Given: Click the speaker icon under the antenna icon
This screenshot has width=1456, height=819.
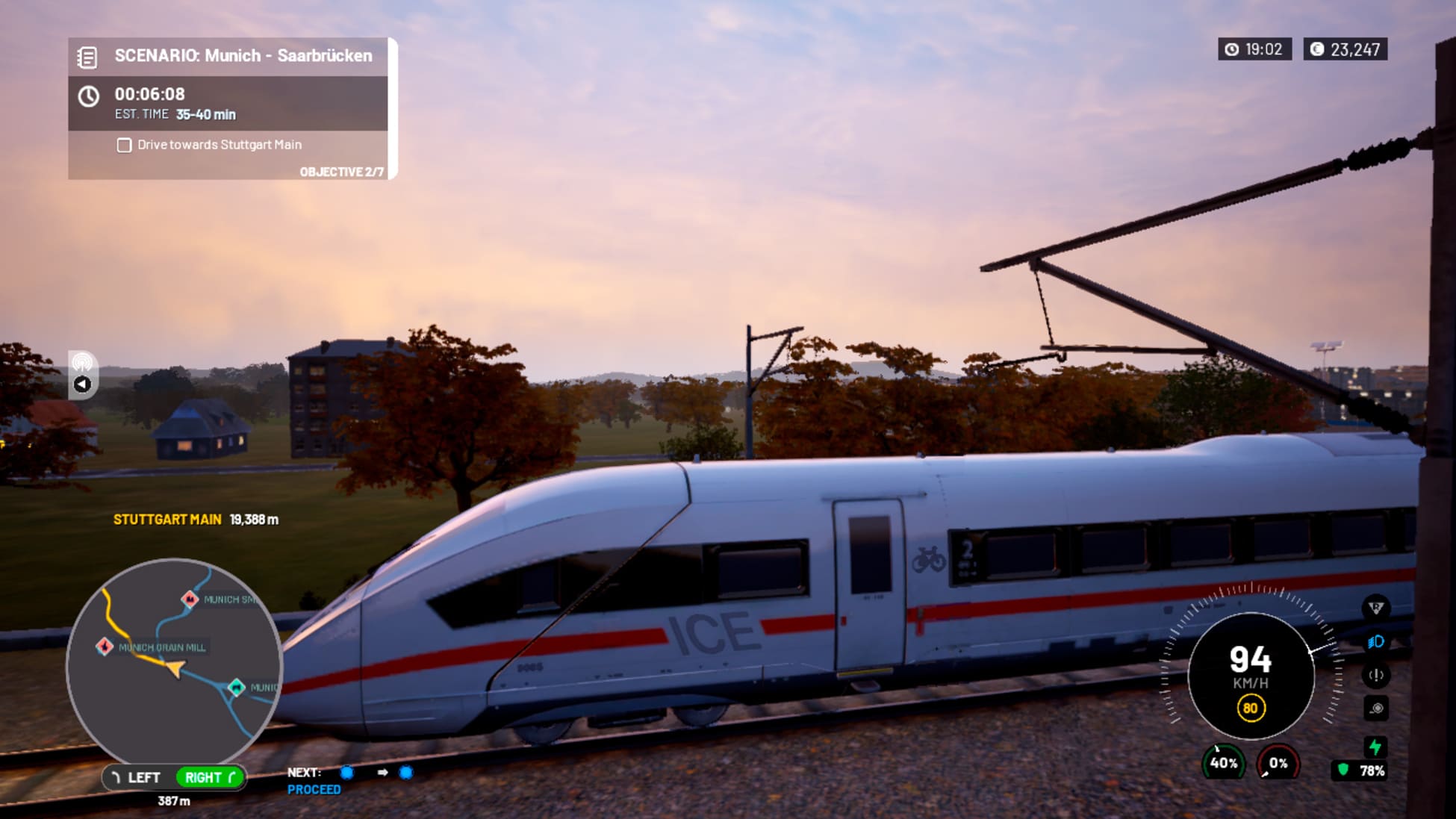Looking at the screenshot, I should pyautogui.click(x=82, y=384).
